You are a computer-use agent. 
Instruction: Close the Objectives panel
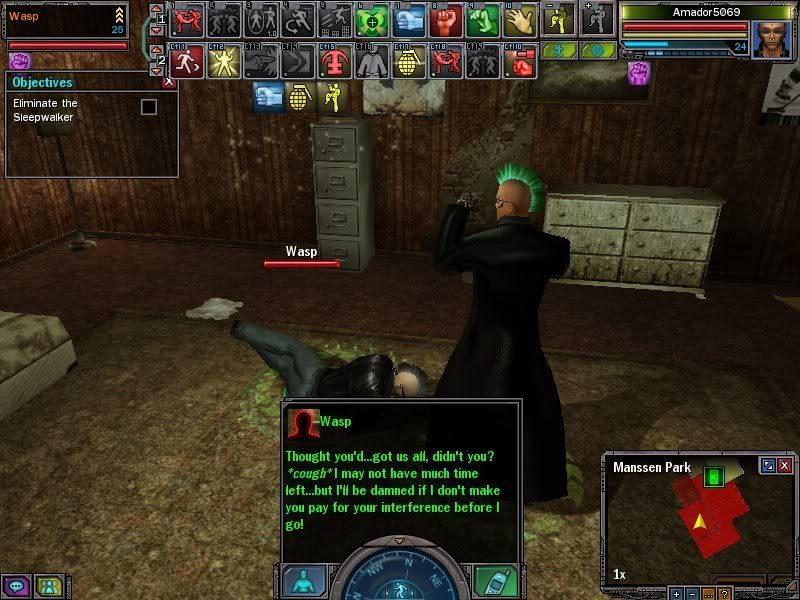pyautogui.click(x=169, y=83)
